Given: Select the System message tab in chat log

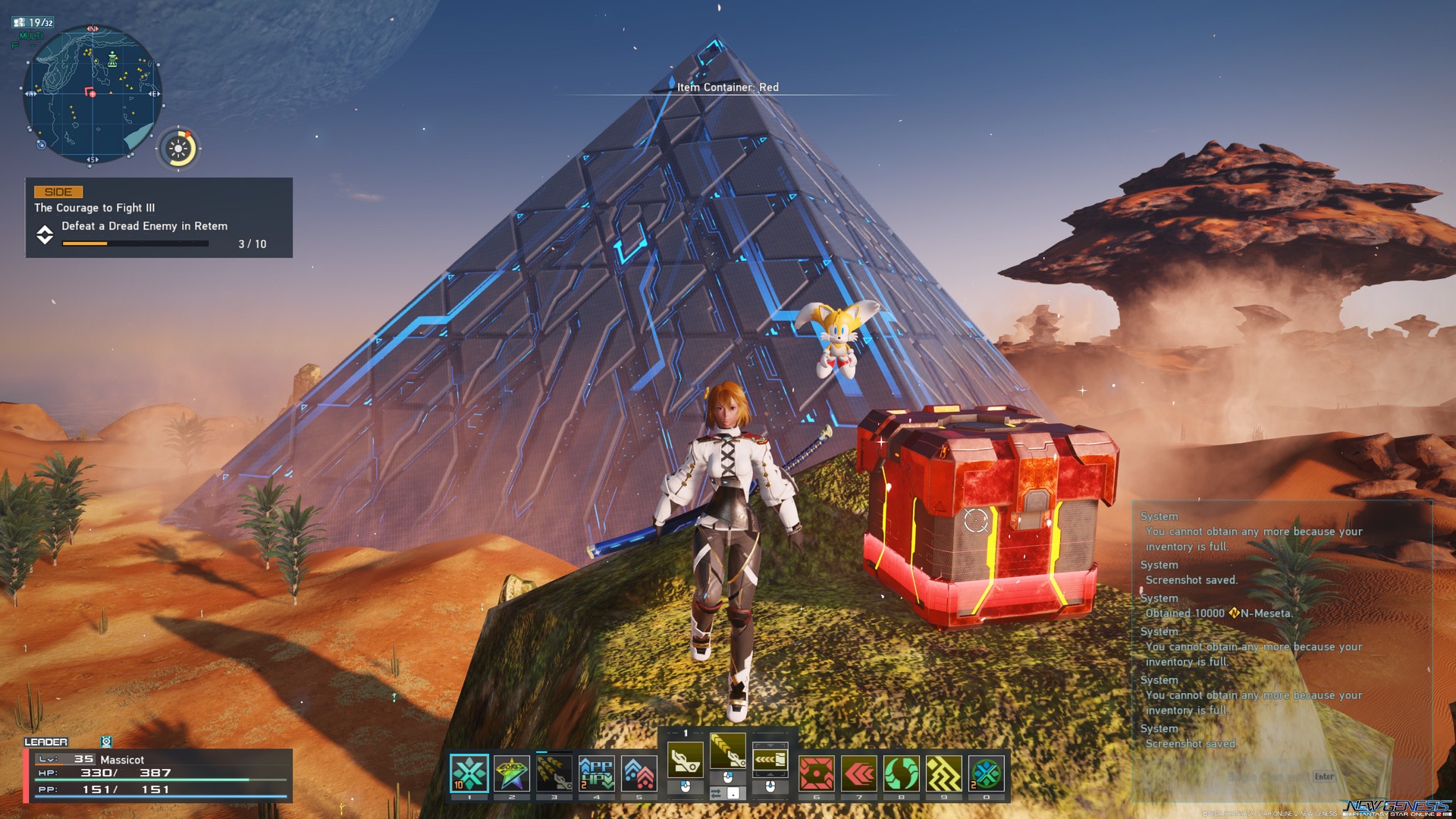Looking at the screenshot, I should (x=1159, y=516).
